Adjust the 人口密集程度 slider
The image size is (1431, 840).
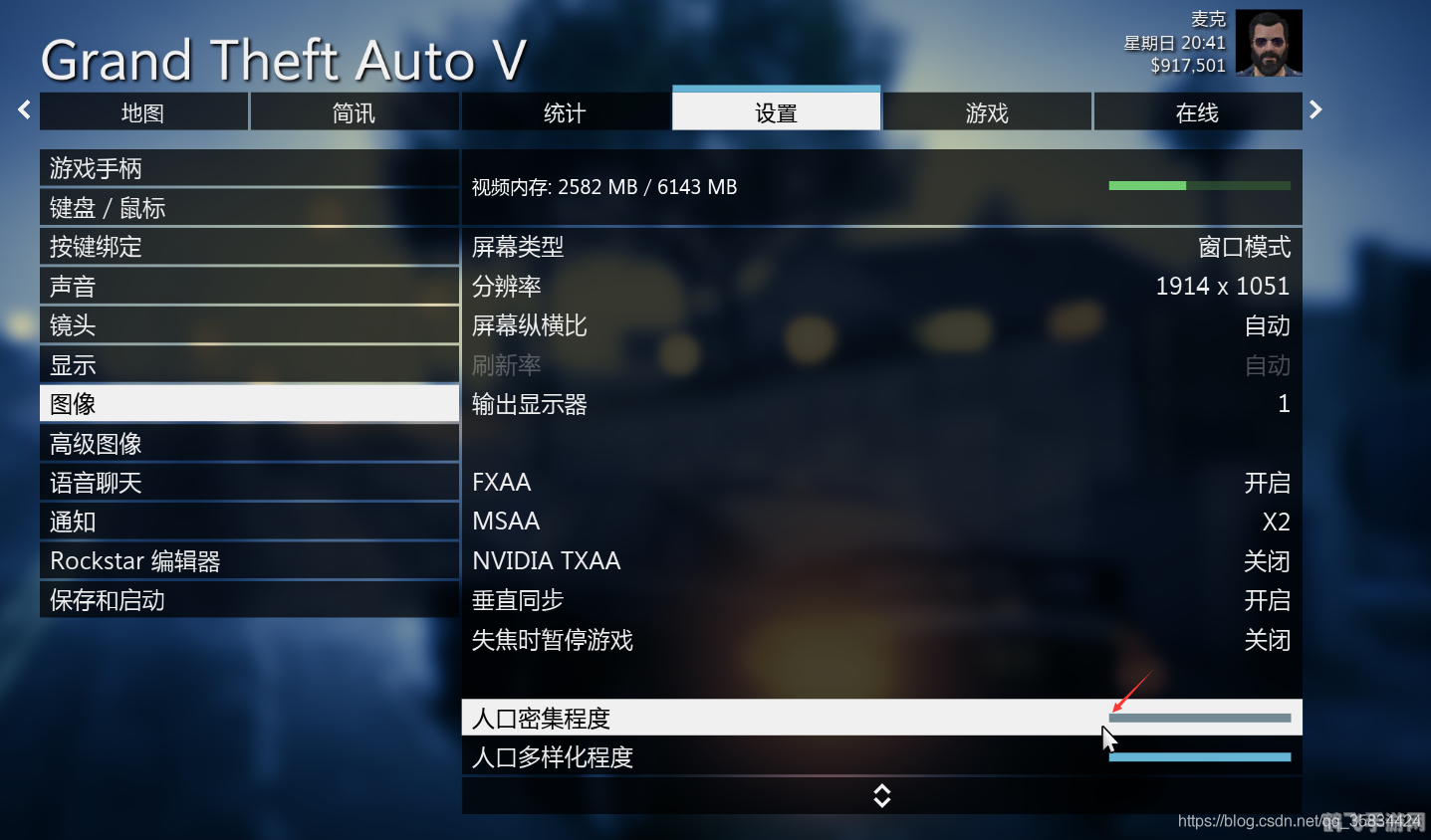coord(1199,717)
